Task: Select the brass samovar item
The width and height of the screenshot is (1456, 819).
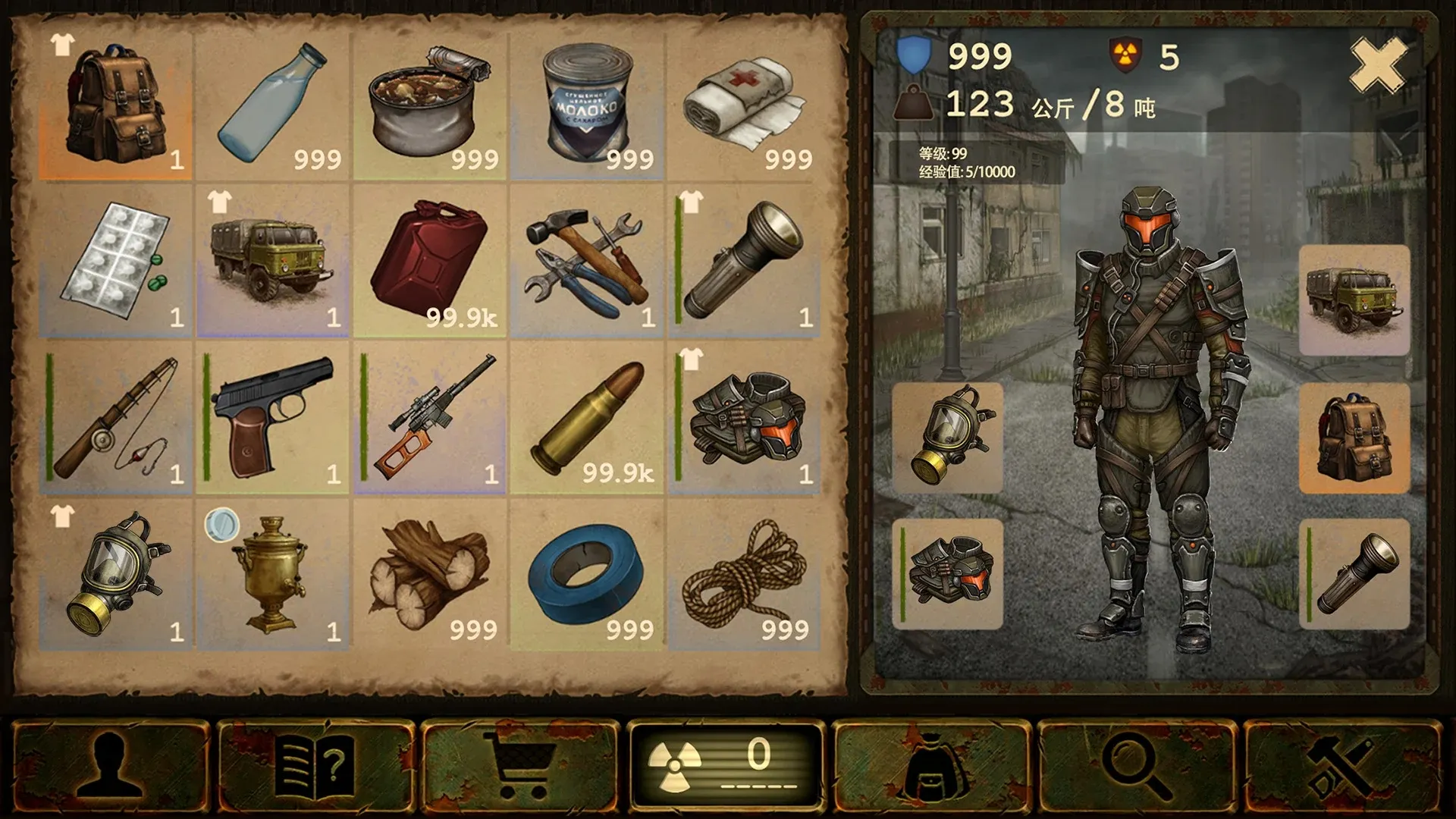Action: point(273,575)
